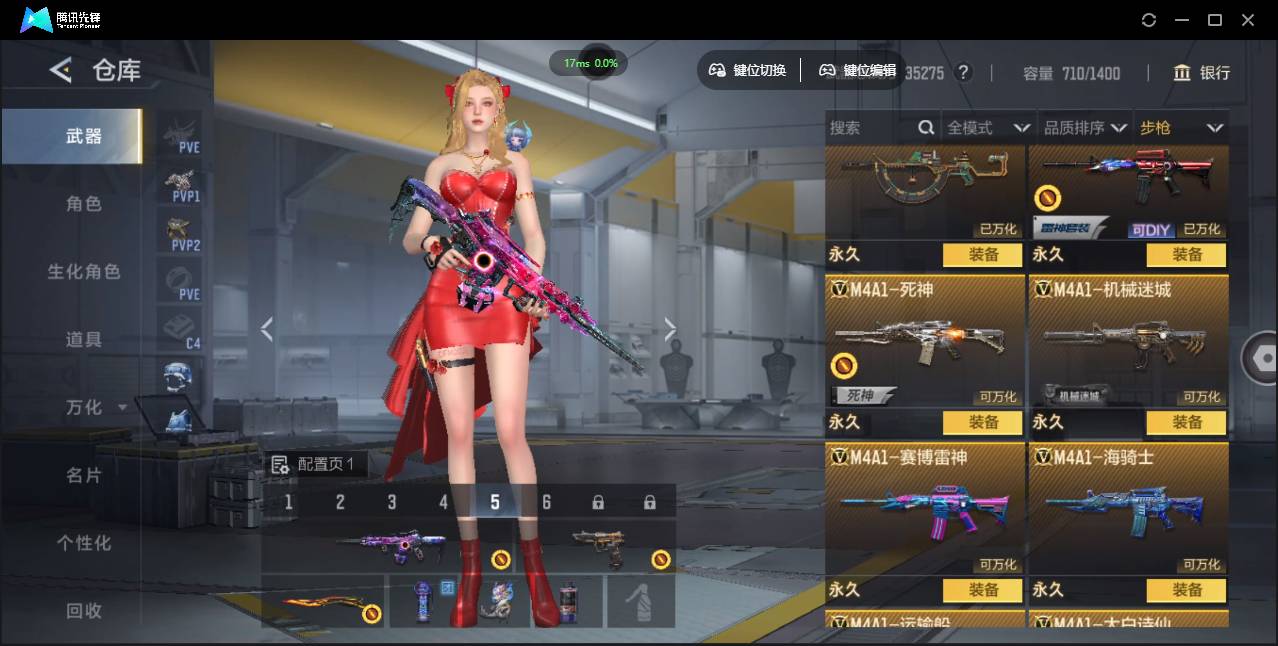Open the 道具 category

point(83,340)
